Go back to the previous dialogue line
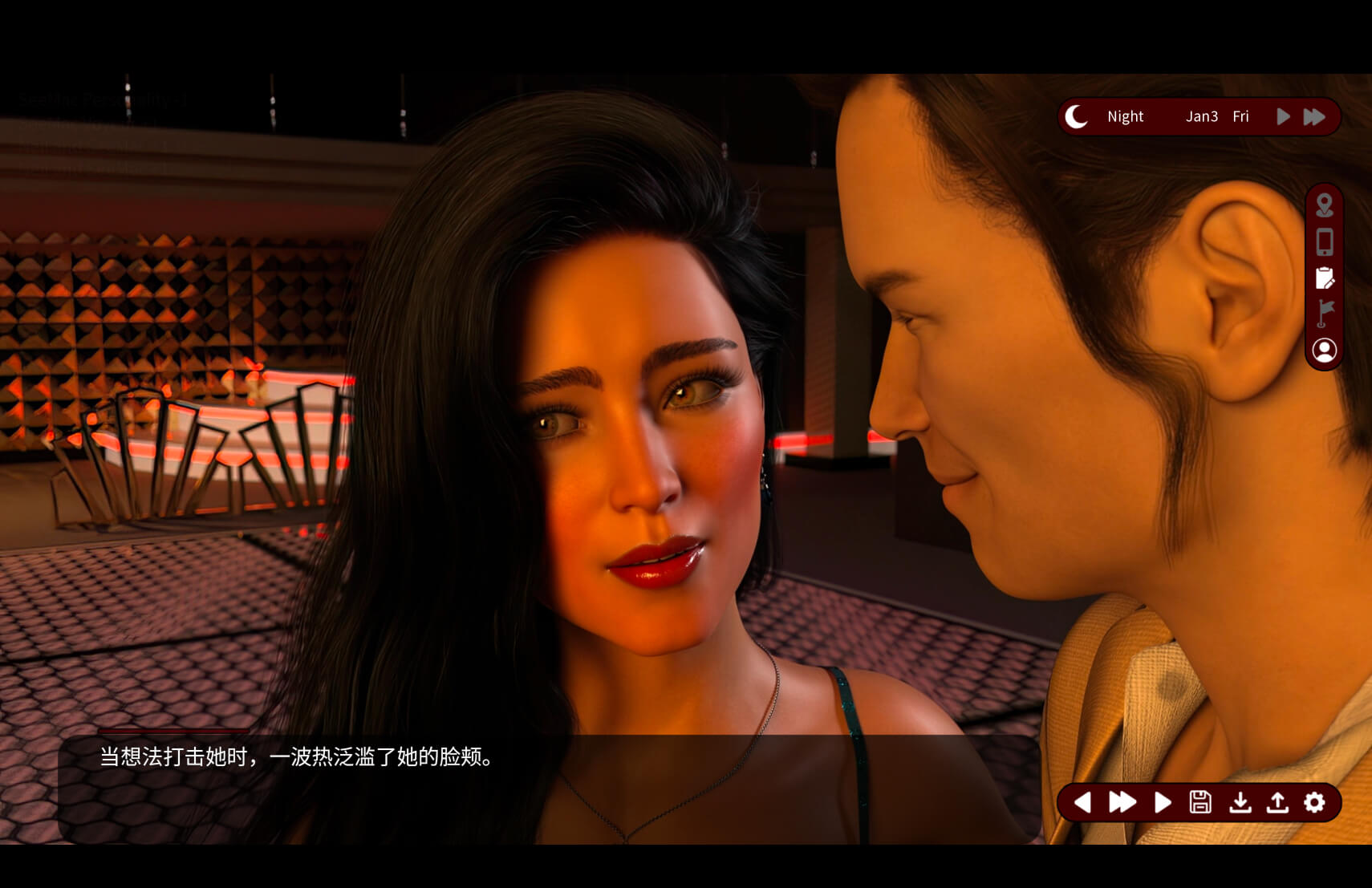This screenshot has height=888, width=1372. (1082, 802)
